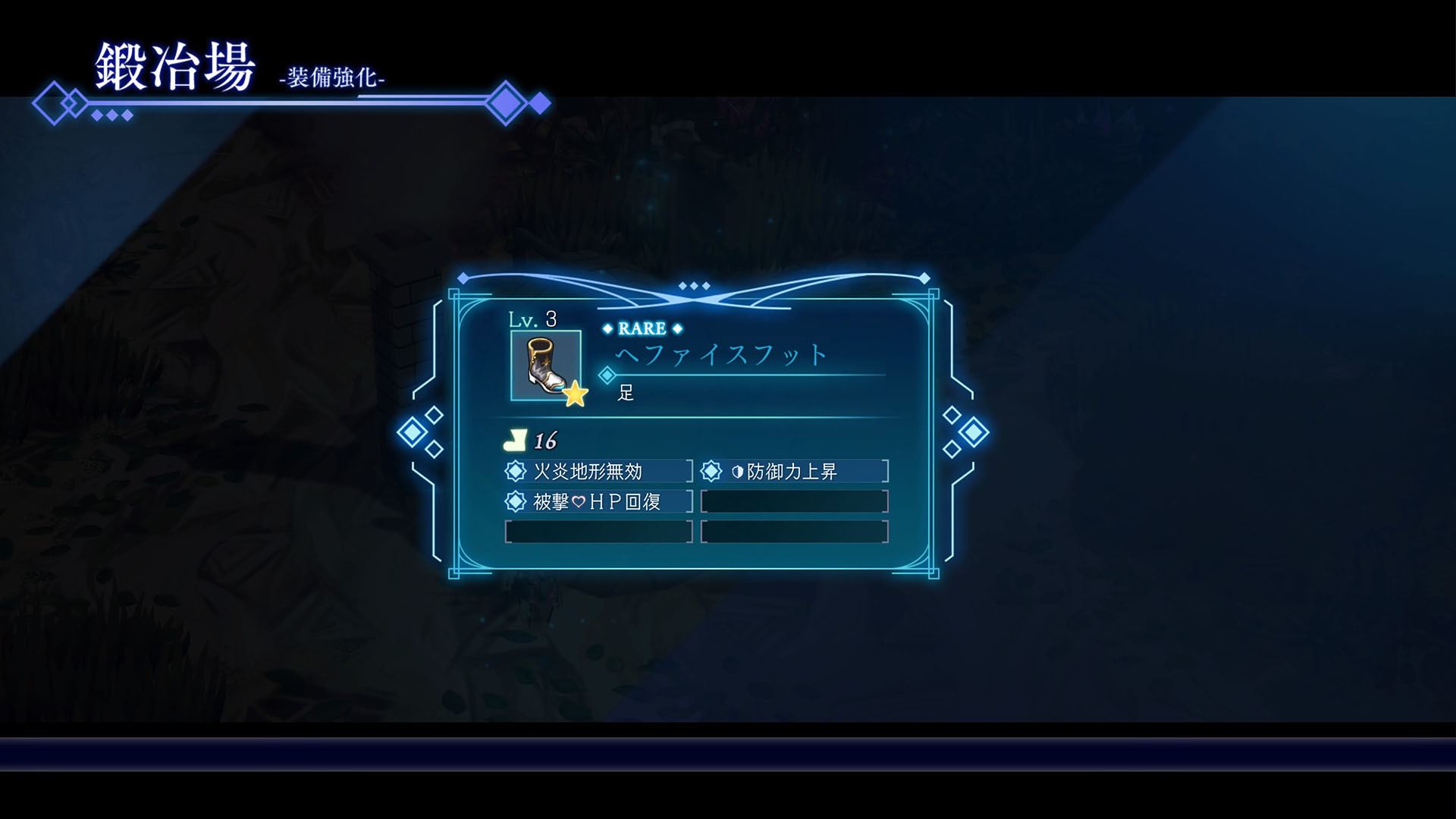The height and width of the screenshot is (819, 1456).
Task: Toggle the 被撃♡HP回復 skill slot
Action: coord(599,501)
